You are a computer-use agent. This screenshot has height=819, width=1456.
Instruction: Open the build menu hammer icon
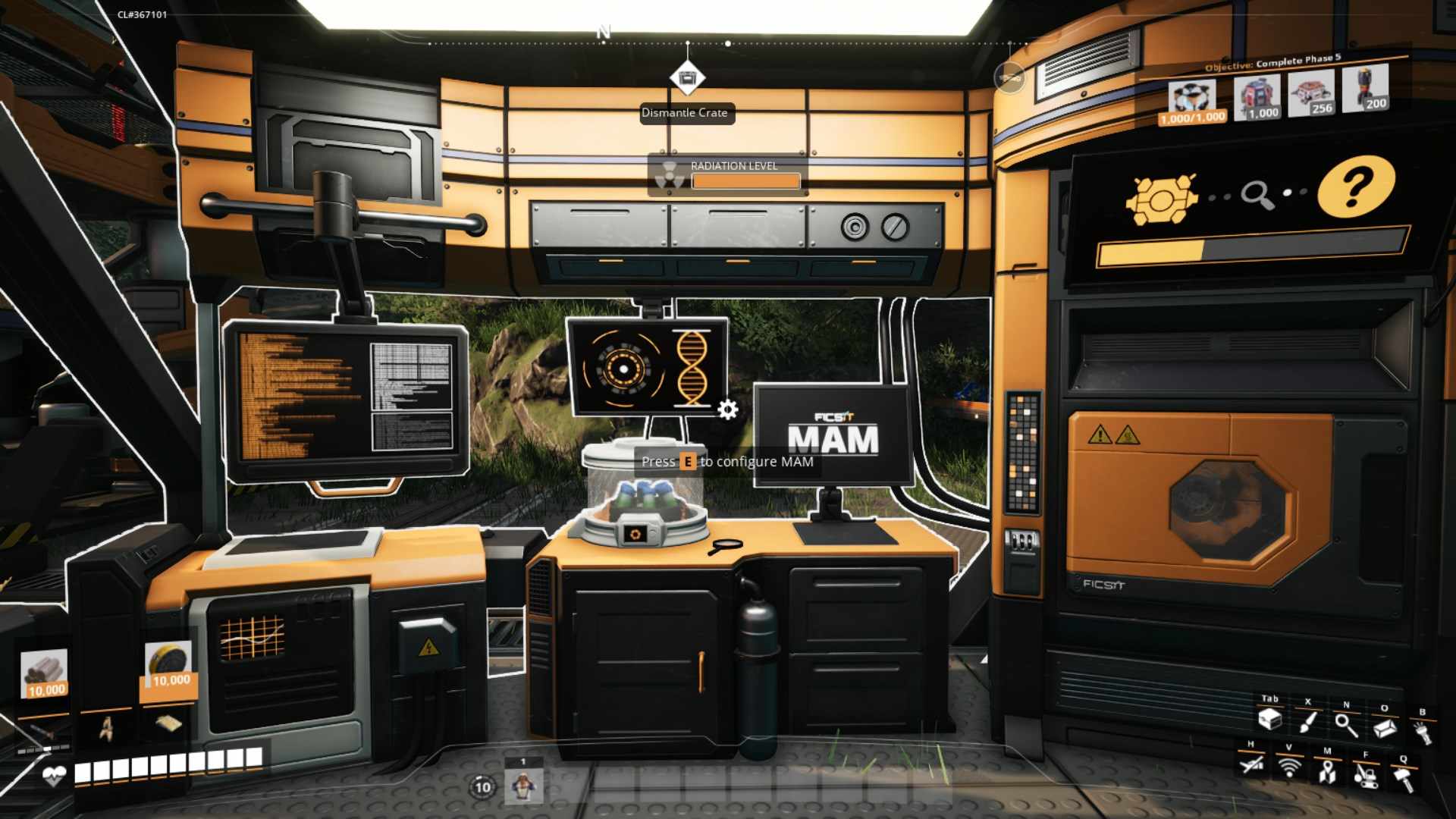(1407, 775)
